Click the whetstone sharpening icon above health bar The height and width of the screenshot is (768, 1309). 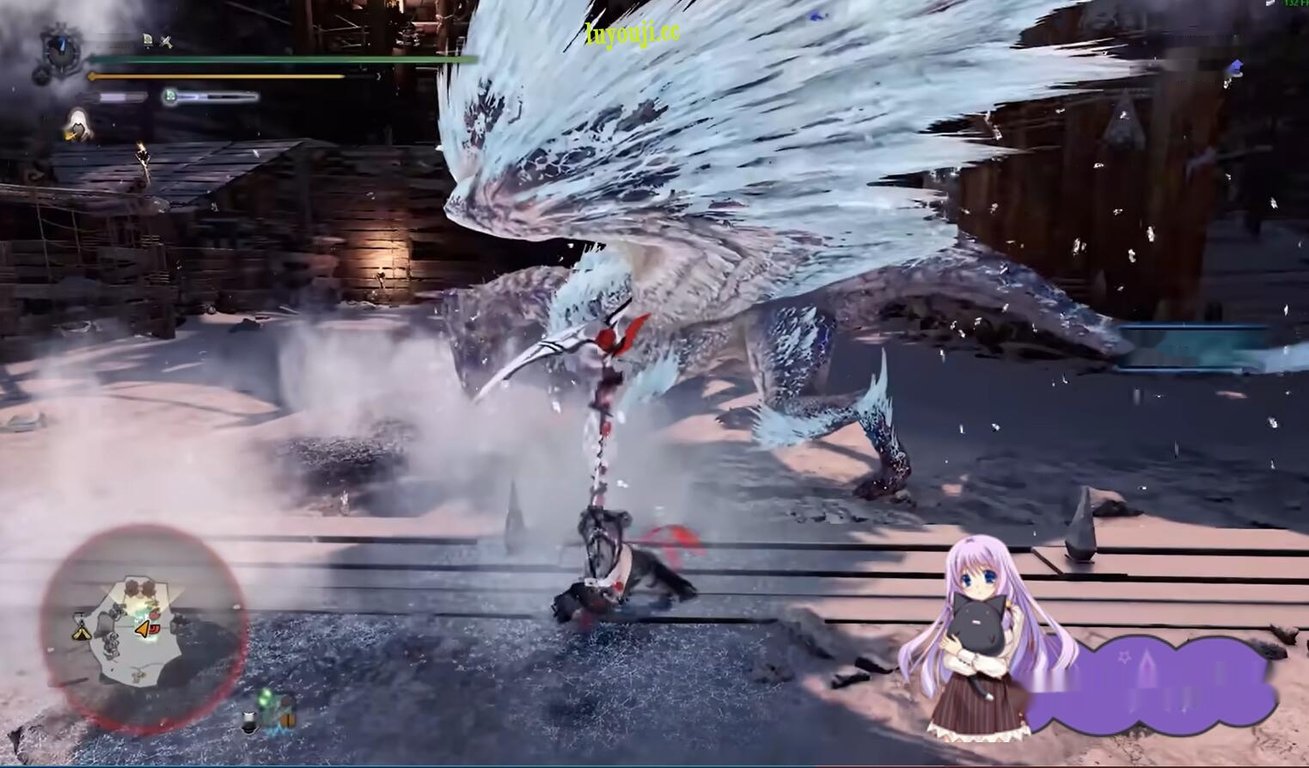pos(167,41)
